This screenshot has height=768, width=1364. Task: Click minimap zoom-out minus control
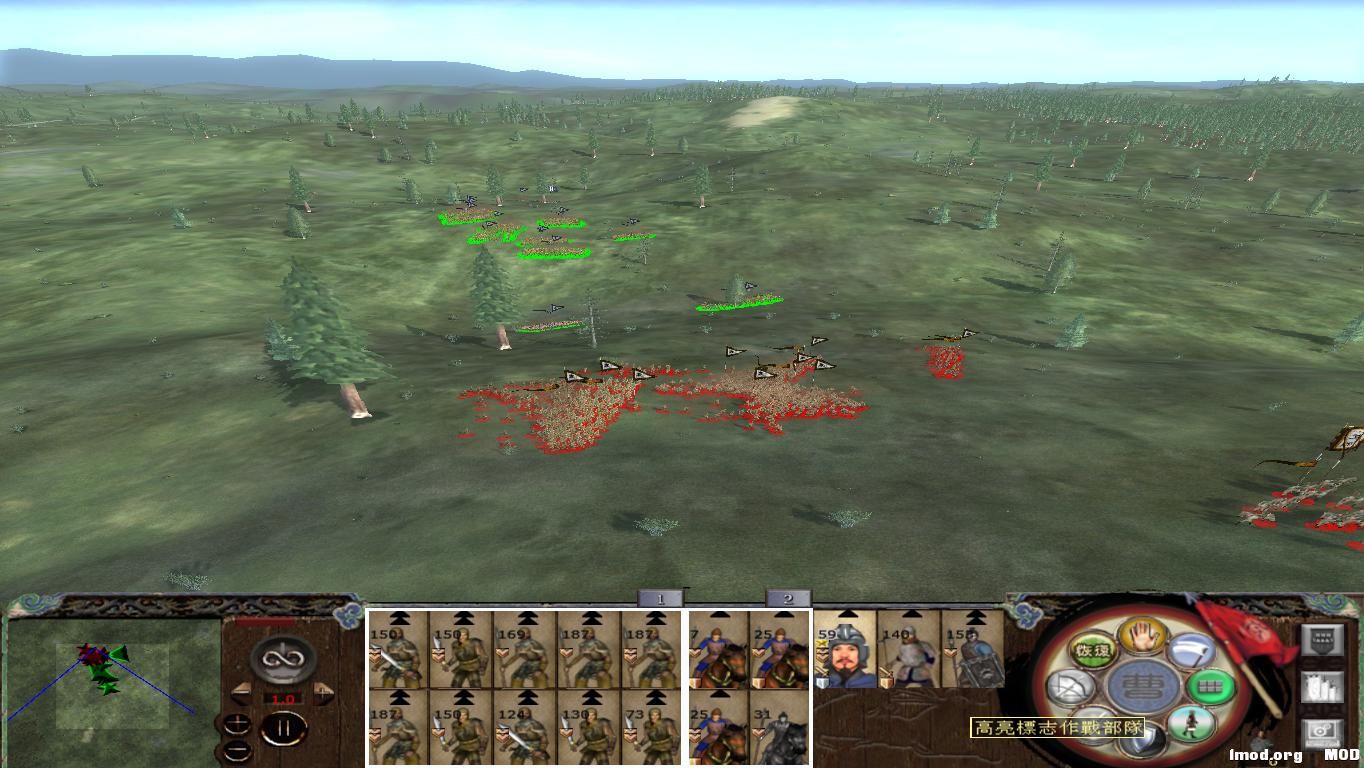click(237, 750)
